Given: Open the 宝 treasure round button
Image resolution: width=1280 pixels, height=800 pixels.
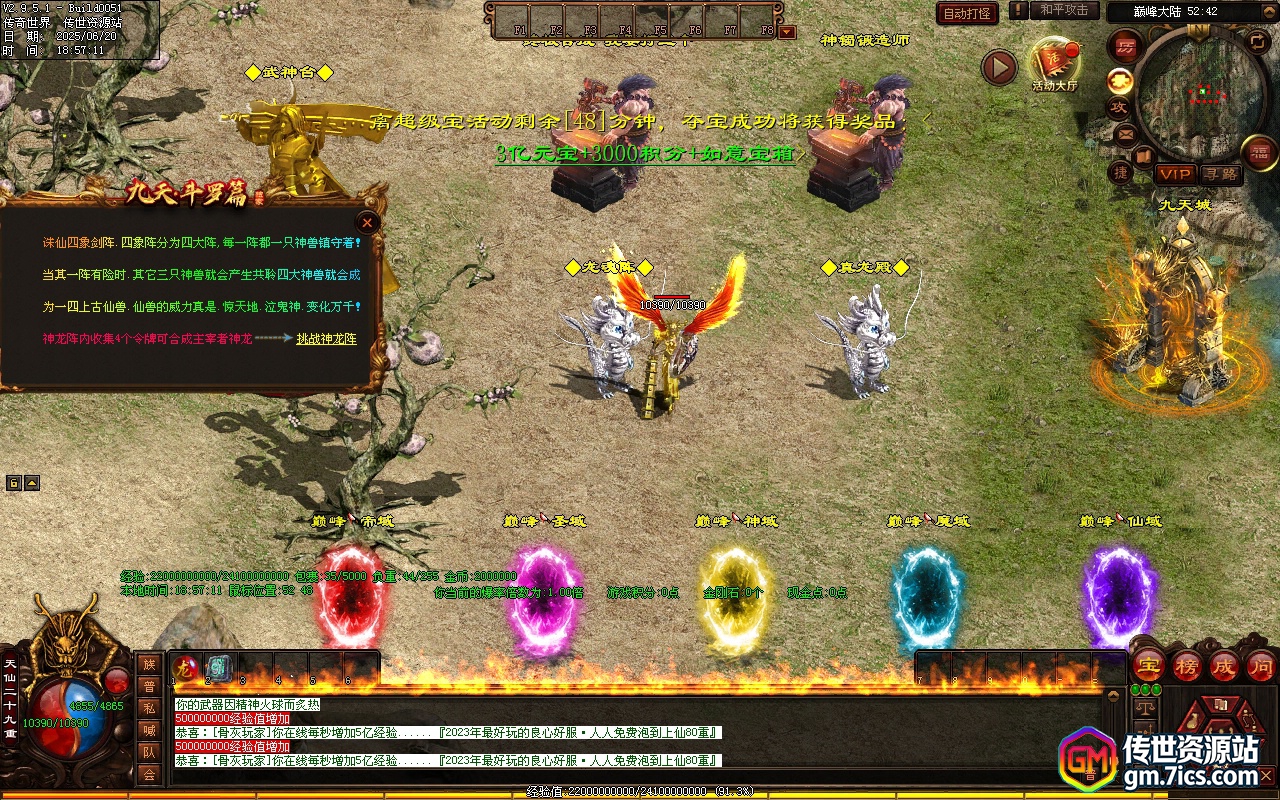Looking at the screenshot, I should (x=1148, y=665).
